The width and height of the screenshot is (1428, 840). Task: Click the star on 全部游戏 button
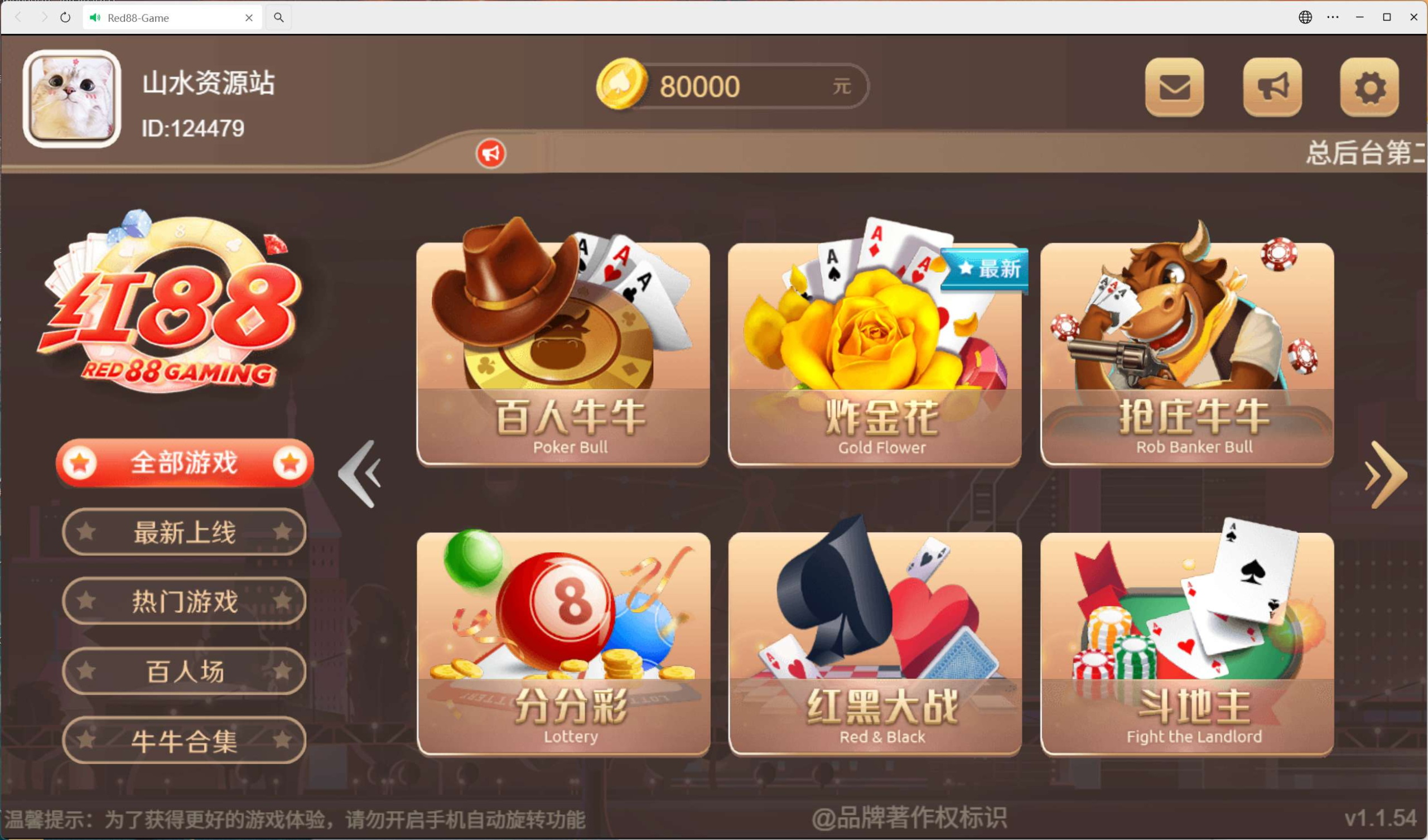coord(79,463)
